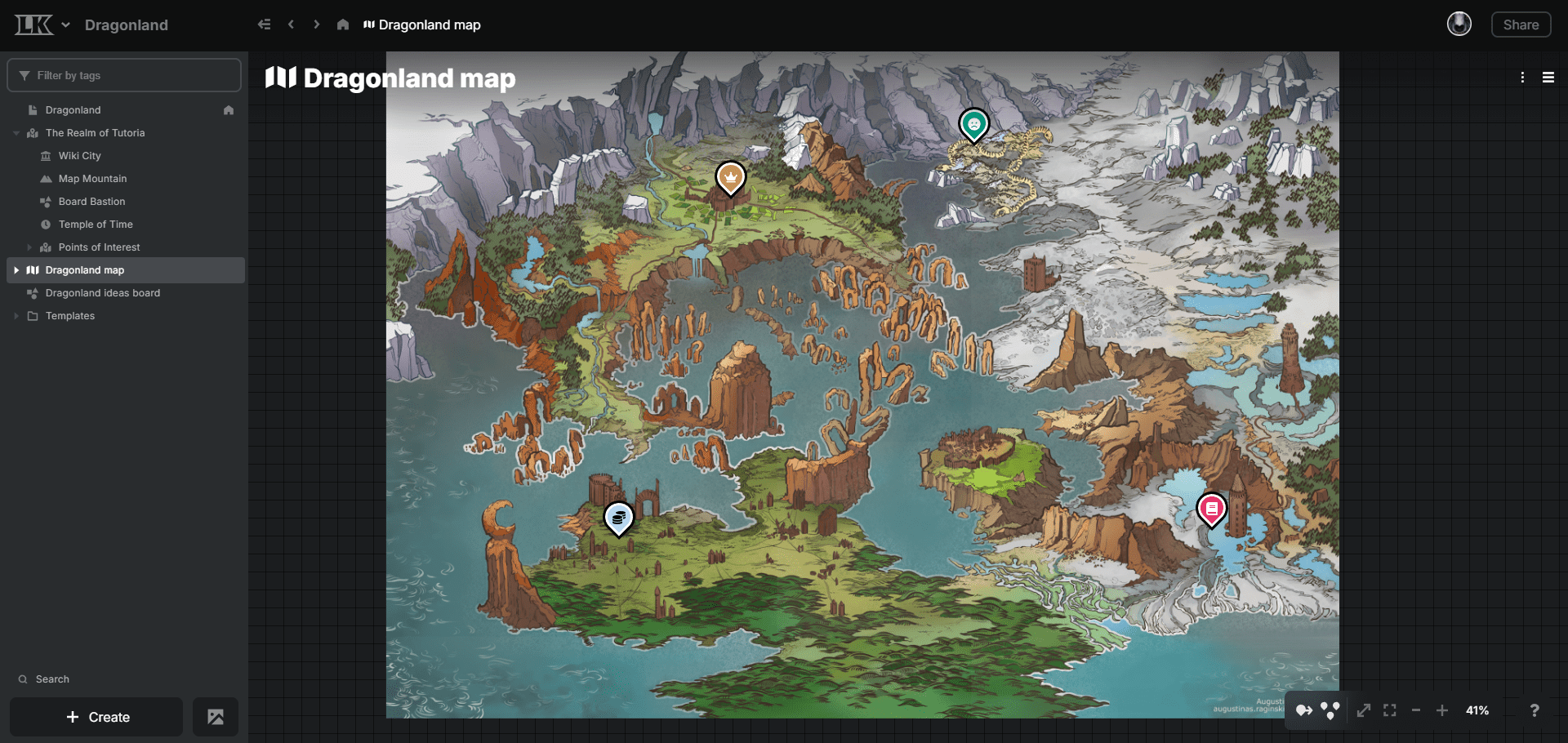Click the Share button
This screenshot has width=1568, height=743.
point(1521,24)
